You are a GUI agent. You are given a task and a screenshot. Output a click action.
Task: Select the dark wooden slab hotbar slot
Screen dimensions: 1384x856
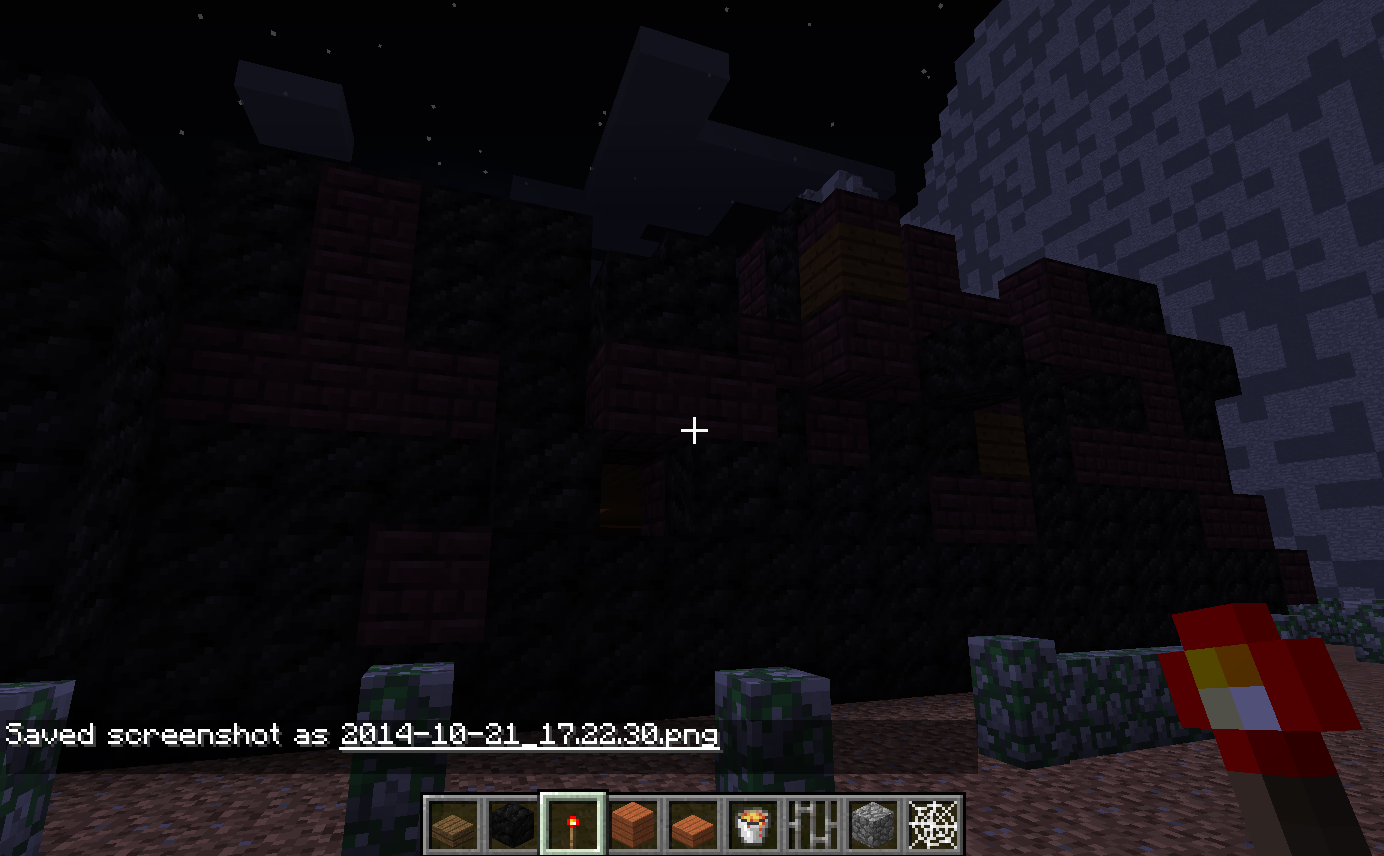click(x=453, y=825)
